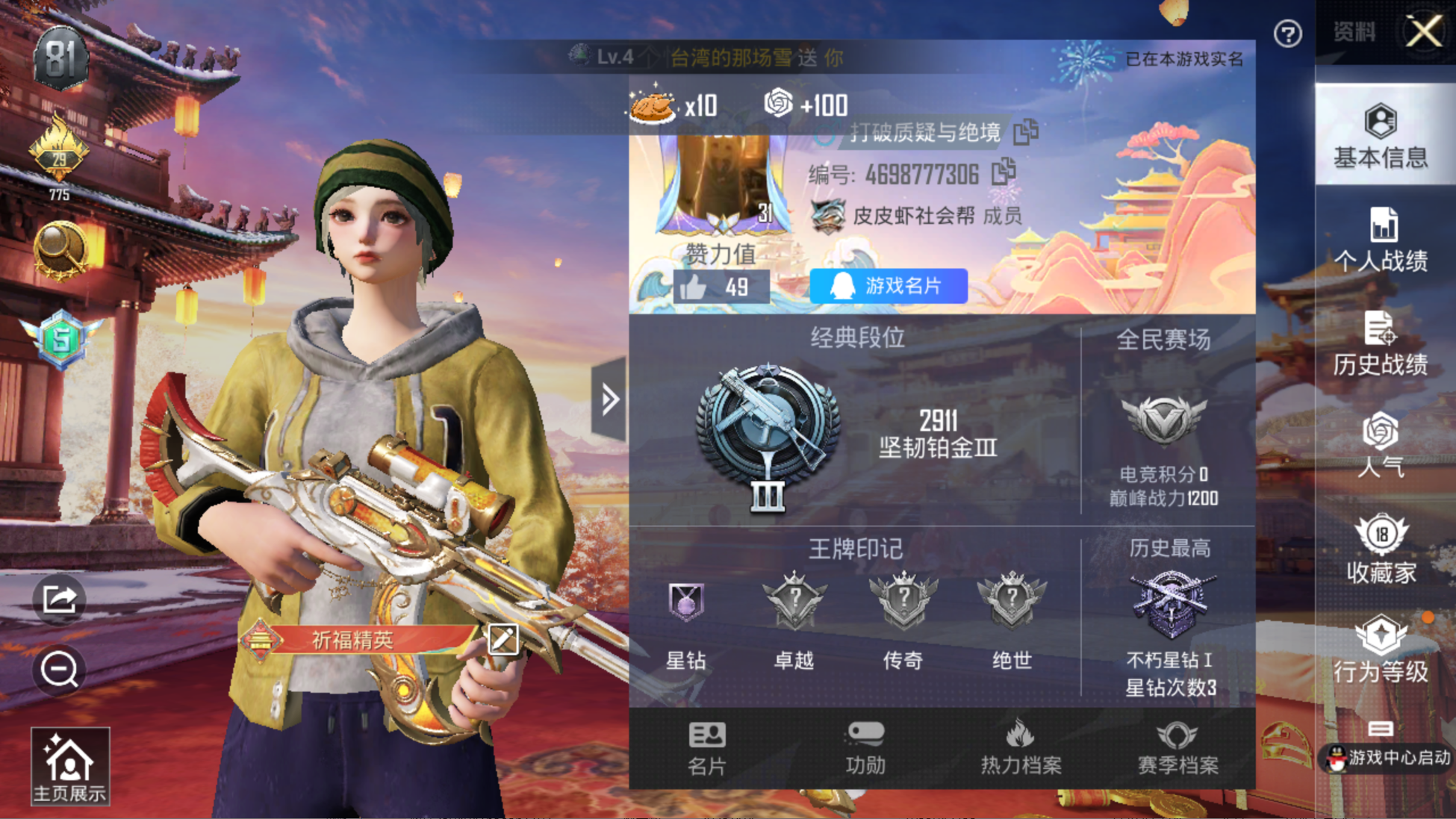The width and height of the screenshot is (1456, 819).
Task: Close the profile screen with the X
Action: coord(1424,32)
